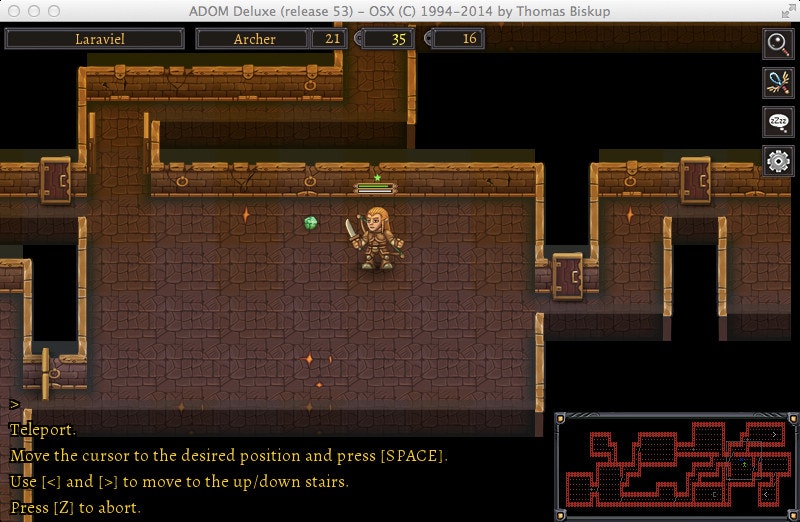The image size is (800, 522).
Task: Click the dungeon minimap
Action: 676,465
